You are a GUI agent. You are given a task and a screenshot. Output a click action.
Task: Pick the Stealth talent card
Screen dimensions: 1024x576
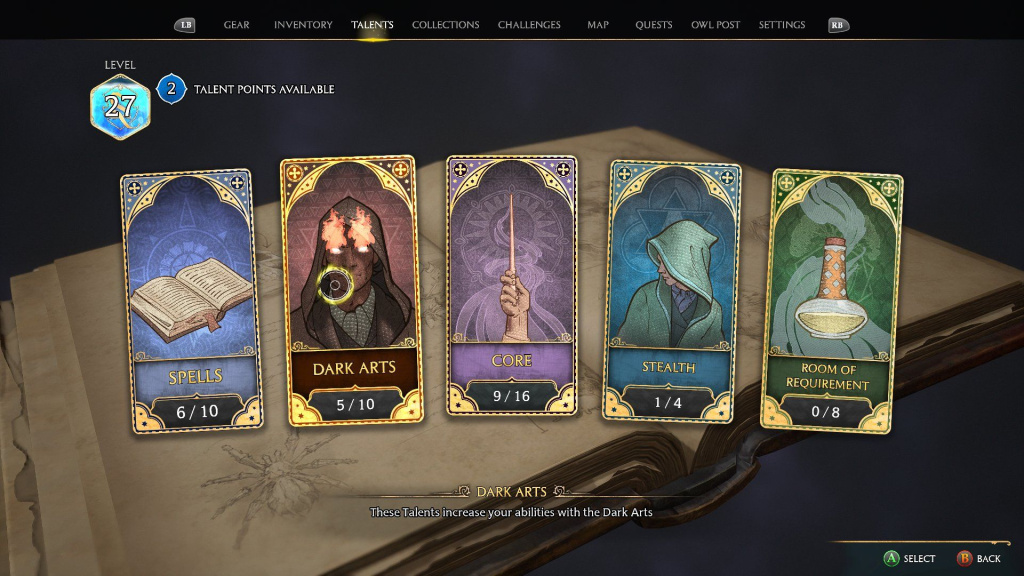[670, 290]
